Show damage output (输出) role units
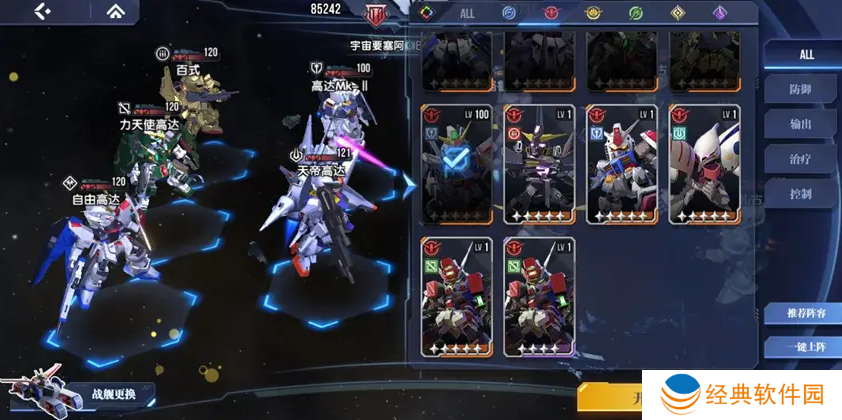 click(801, 125)
